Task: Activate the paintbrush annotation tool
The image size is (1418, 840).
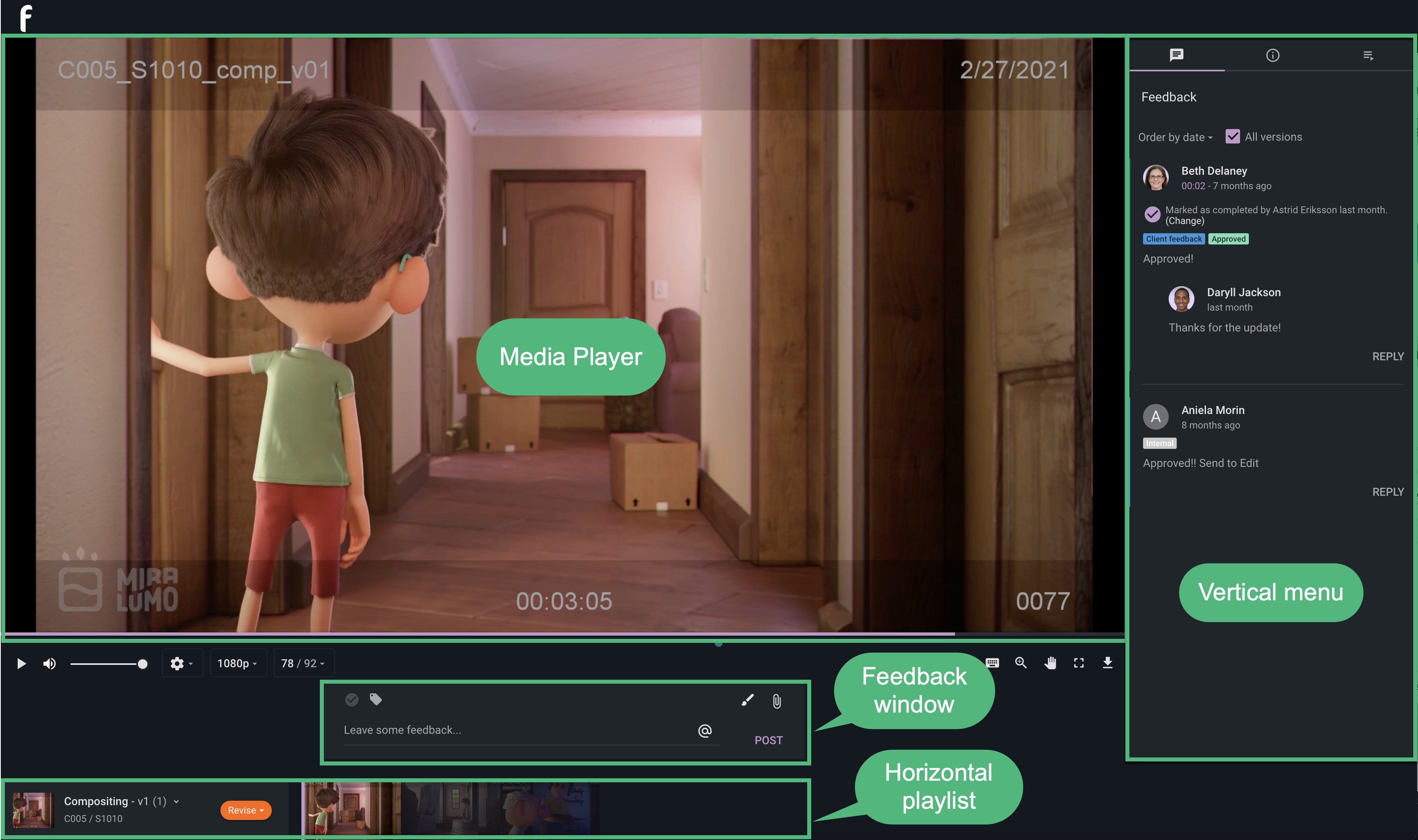Action: pyautogui.click(x=747, y=700)
